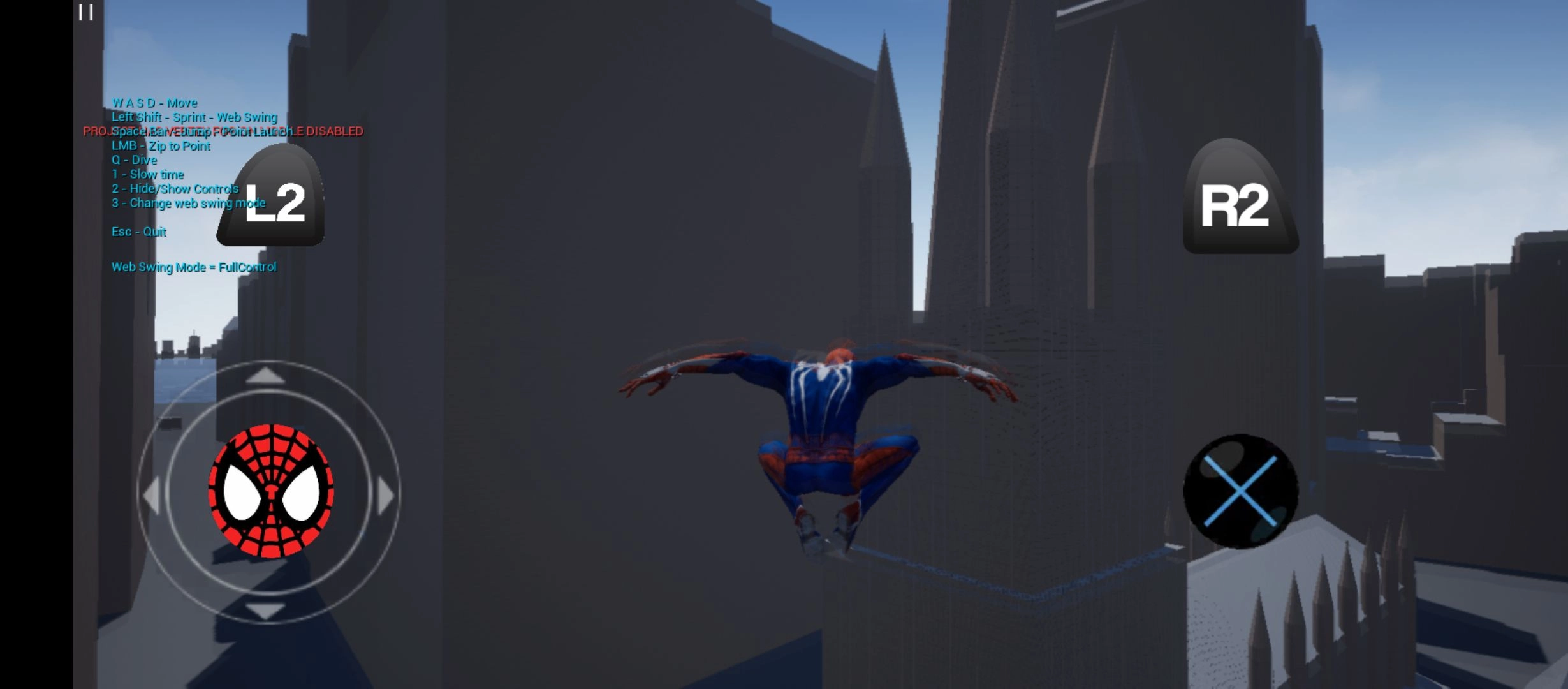The image size is (1568, 689).
Task: Click the 'W A S D - Move' text
Action: (x=154, y=102)
